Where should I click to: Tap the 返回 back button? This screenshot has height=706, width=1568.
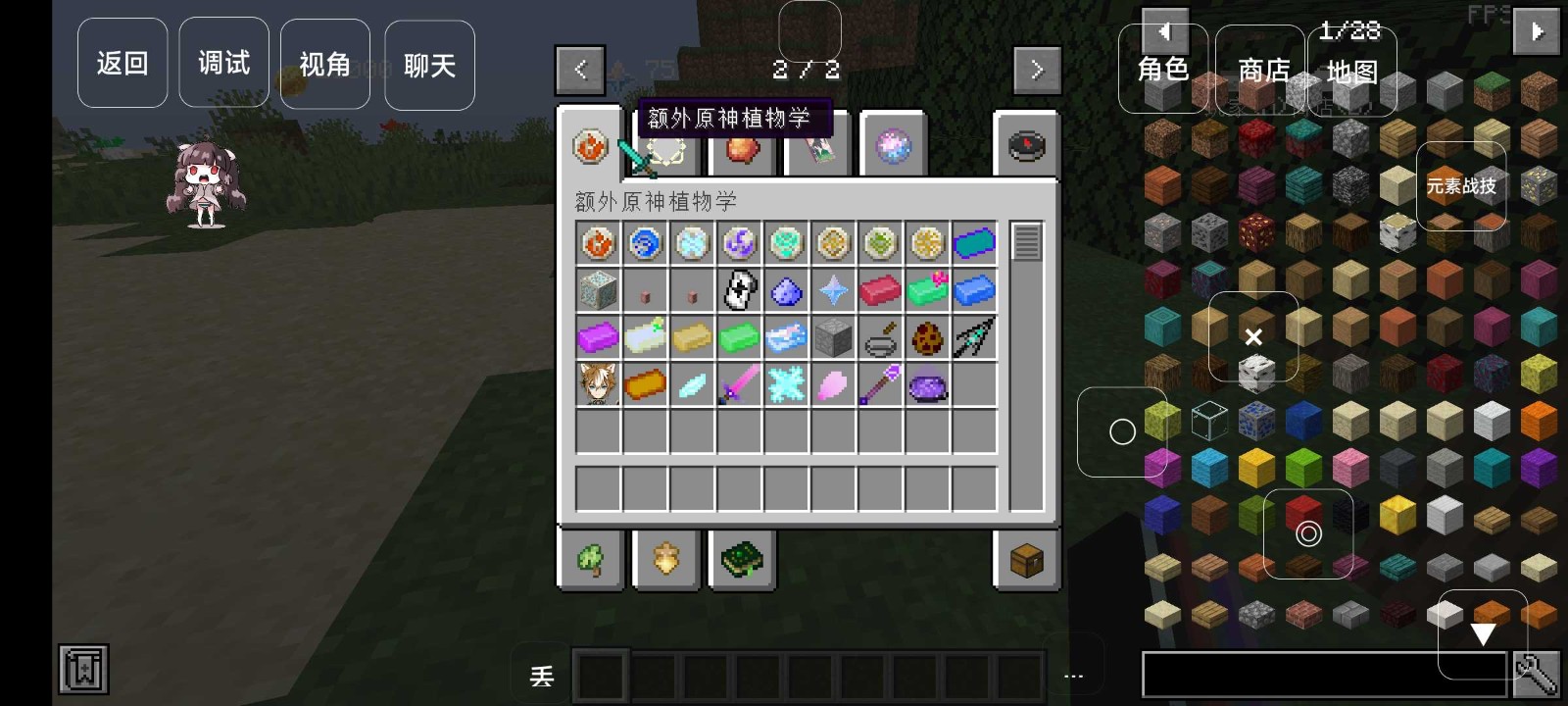[122, 64]
